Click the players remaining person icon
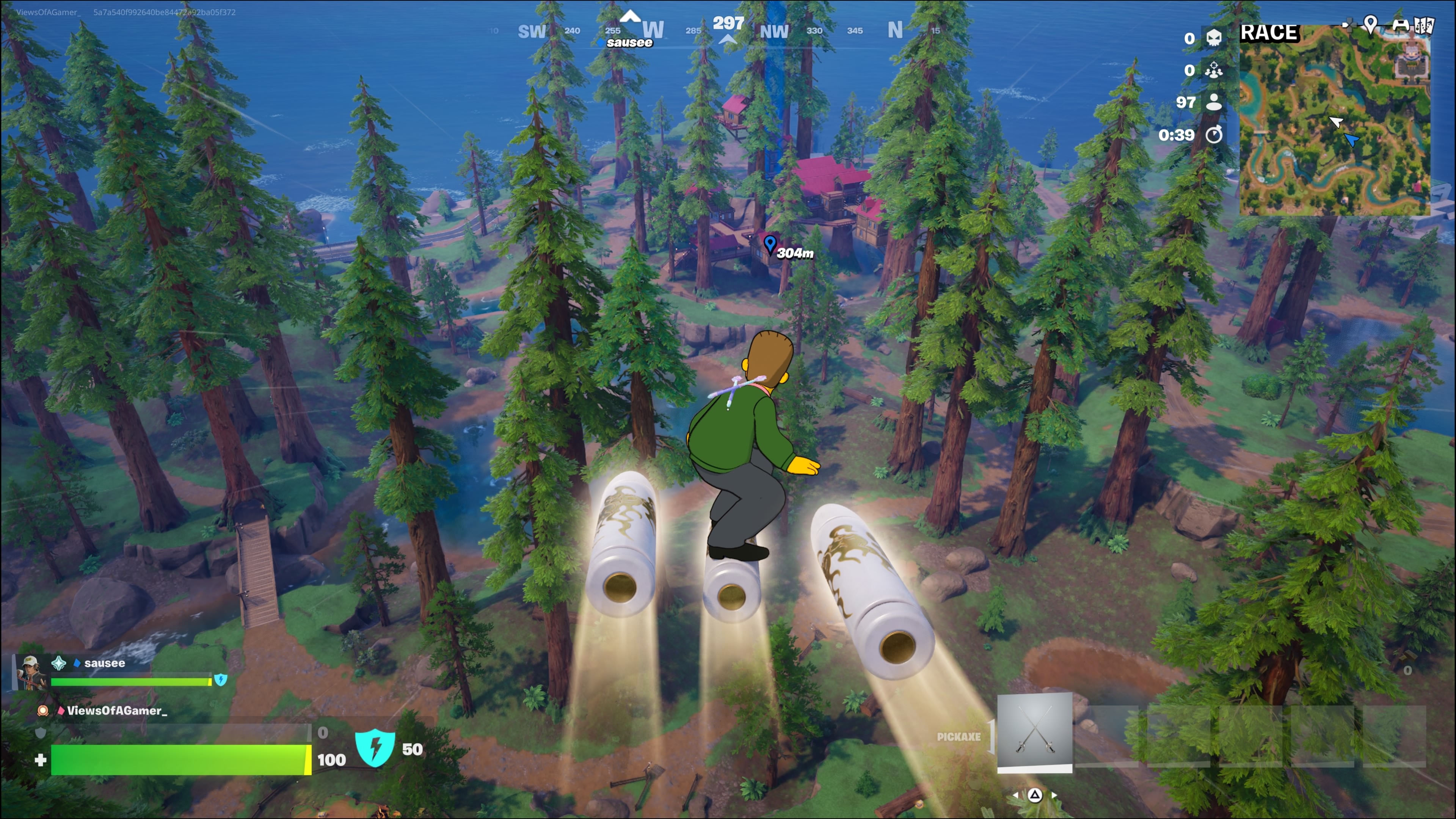This screenshot has height=819, width=1456. [x=1213, y=102]
